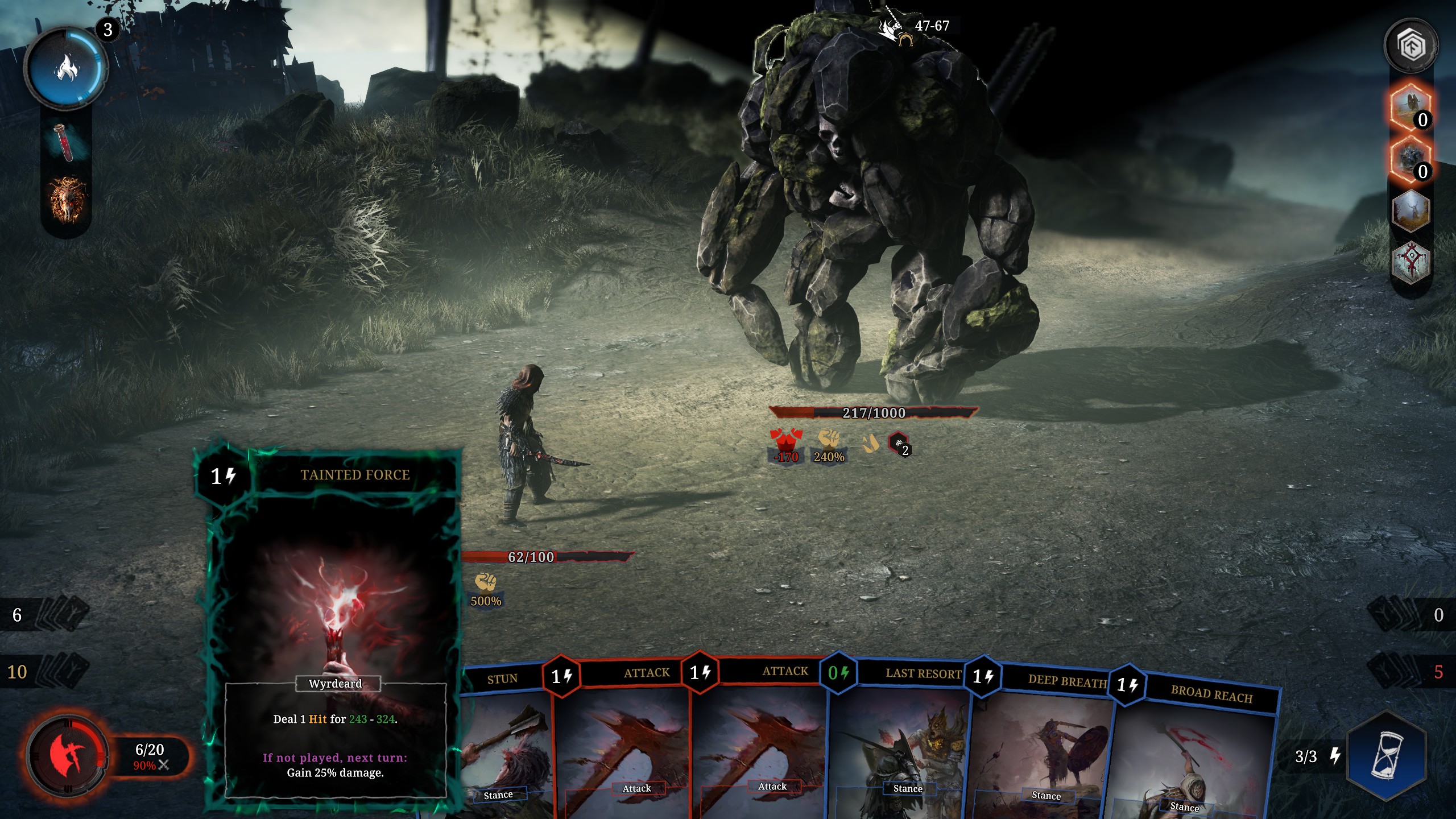
Task: Open the blue flame level orb
Action: coord(66,68)
